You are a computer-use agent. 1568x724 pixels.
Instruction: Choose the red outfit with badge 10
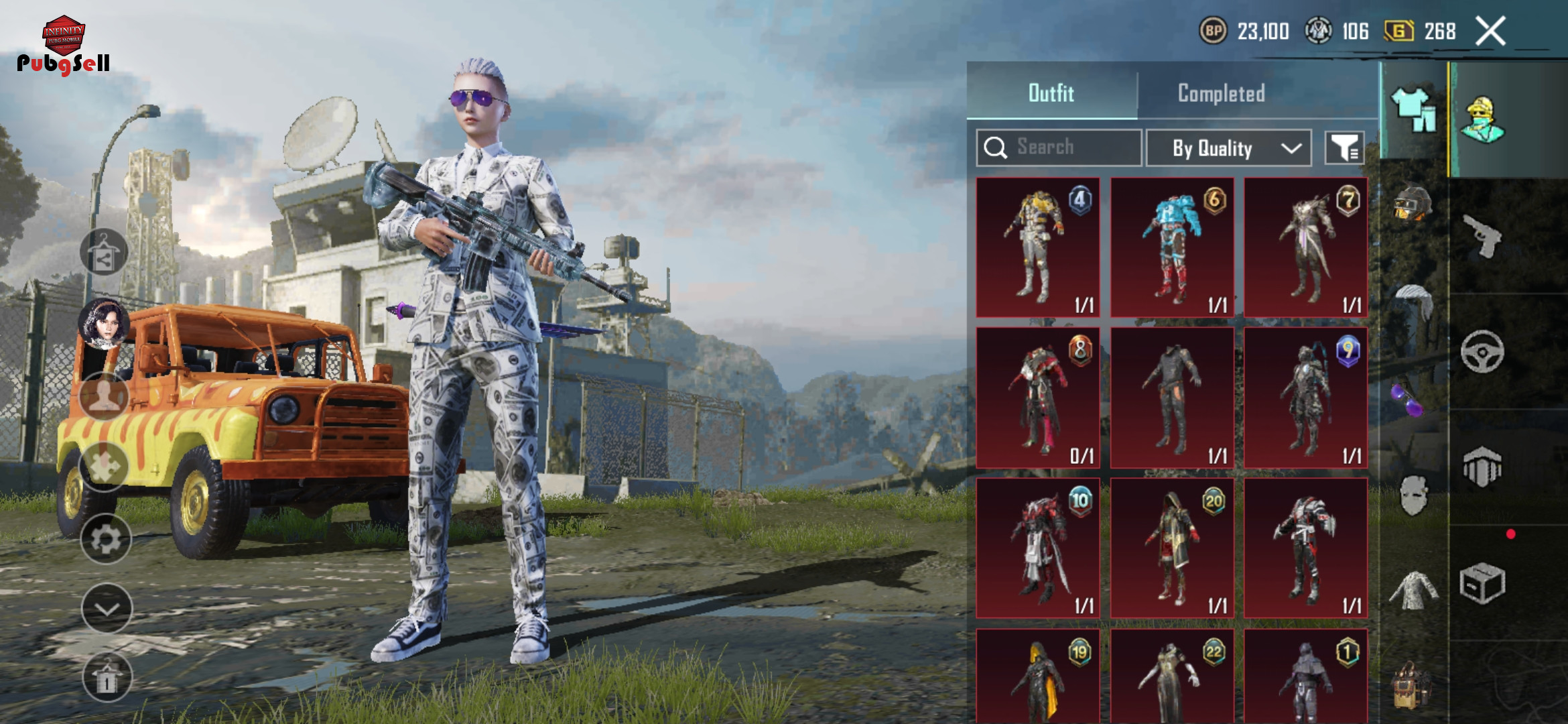point(1038,548)
